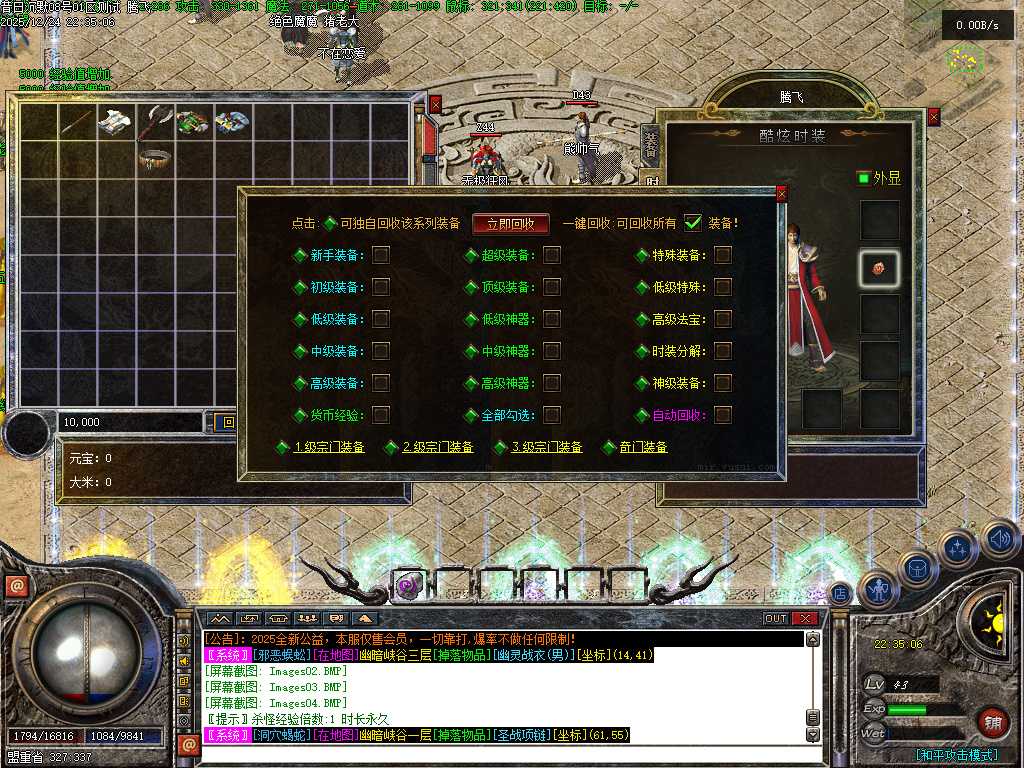
Task: Close the recycle settings dialog
Action: [x=781, y=194]
